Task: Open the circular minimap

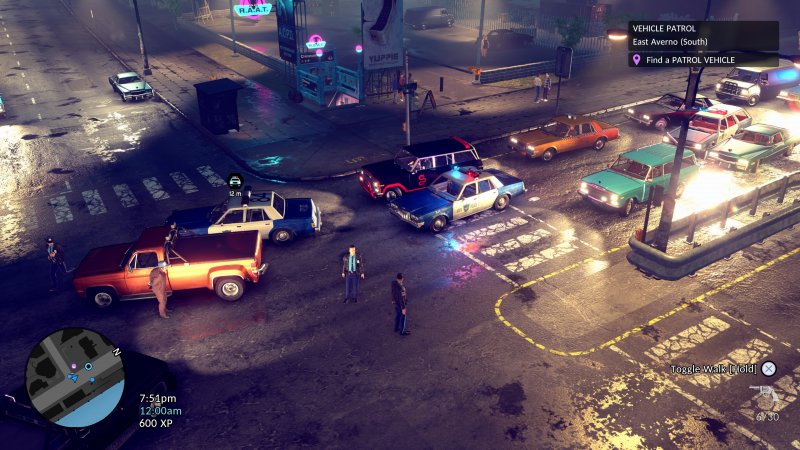Action: (75, 378)
